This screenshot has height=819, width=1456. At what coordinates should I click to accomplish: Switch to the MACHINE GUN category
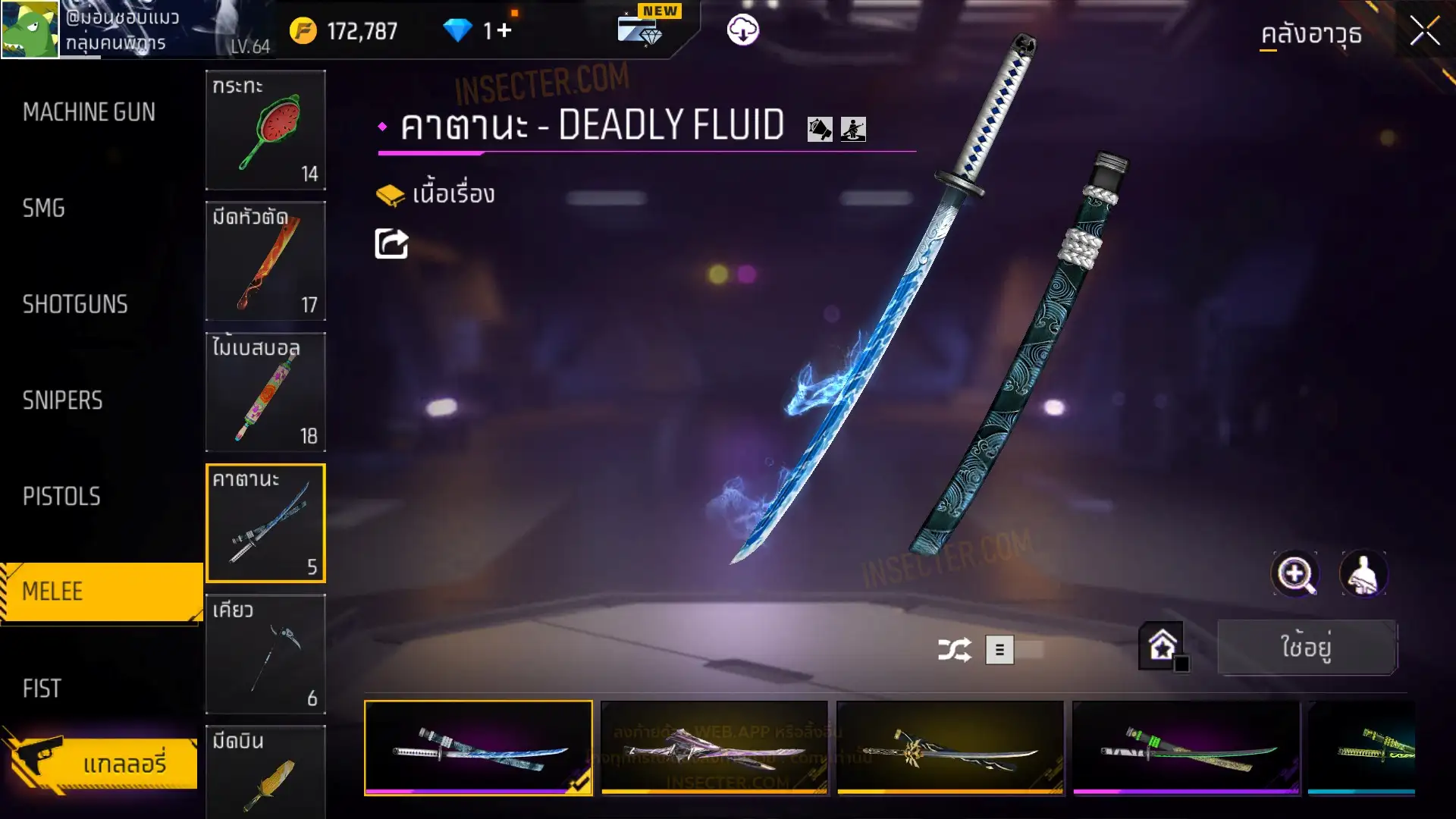89,112
